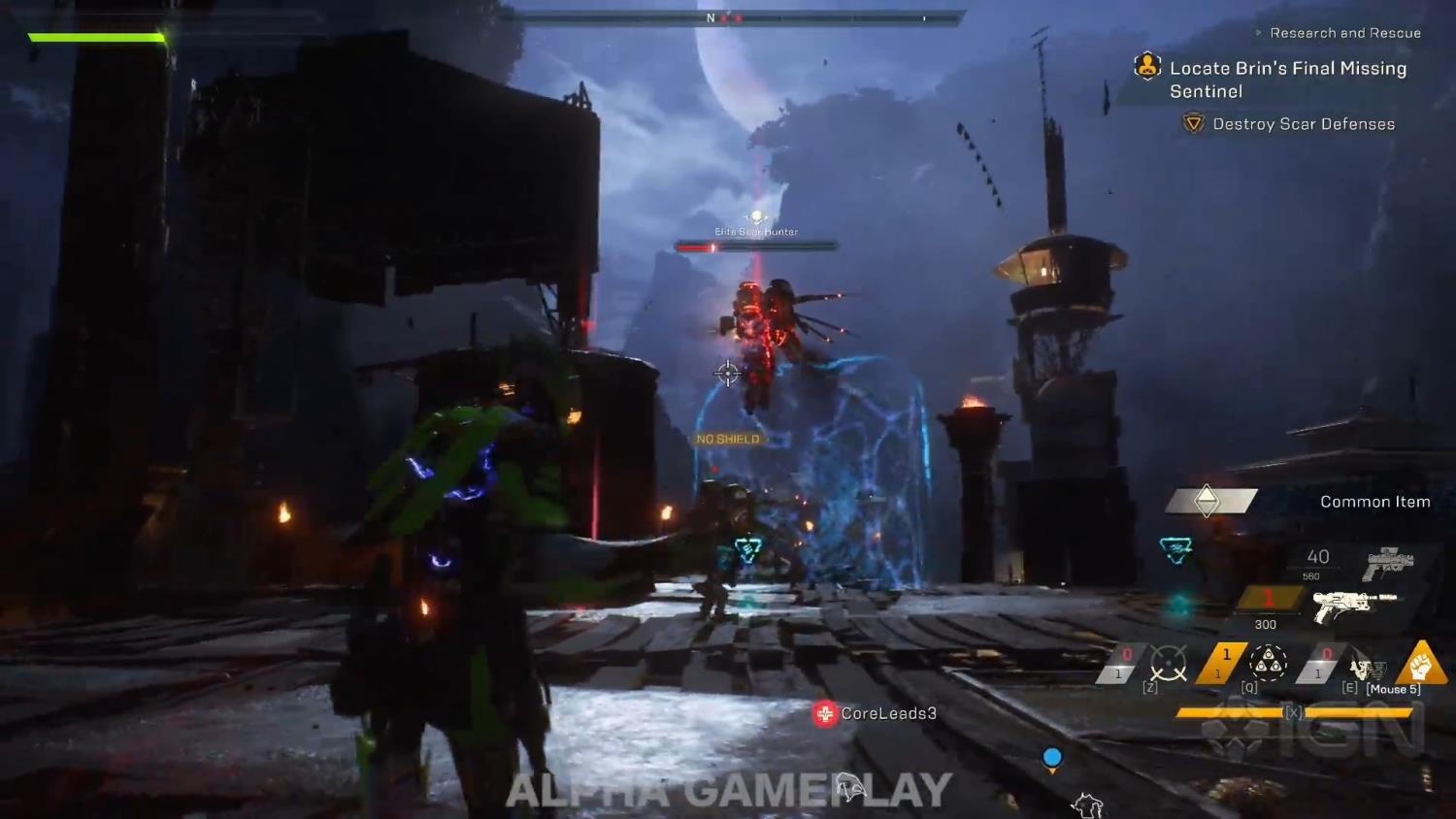Switch to the upper rifle weapon icon

point(1389,562)
